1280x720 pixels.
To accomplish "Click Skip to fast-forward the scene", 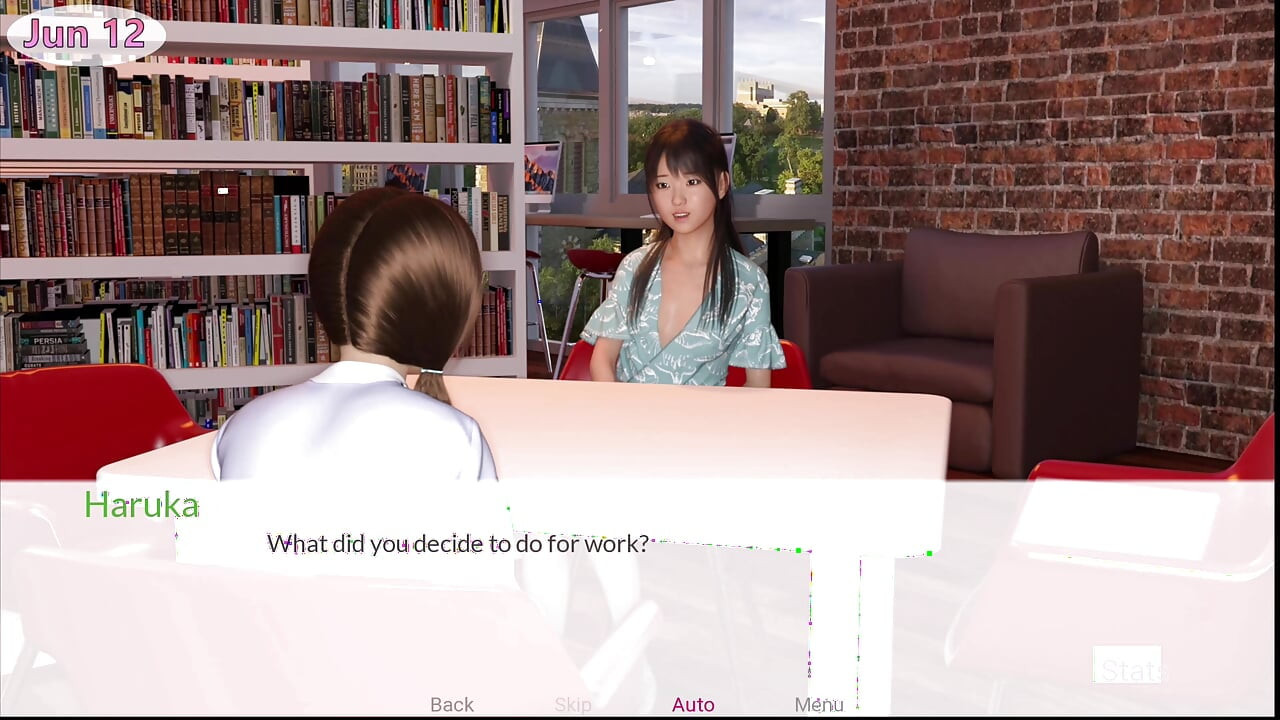I will pyautogui.click(x=572, y=704).
